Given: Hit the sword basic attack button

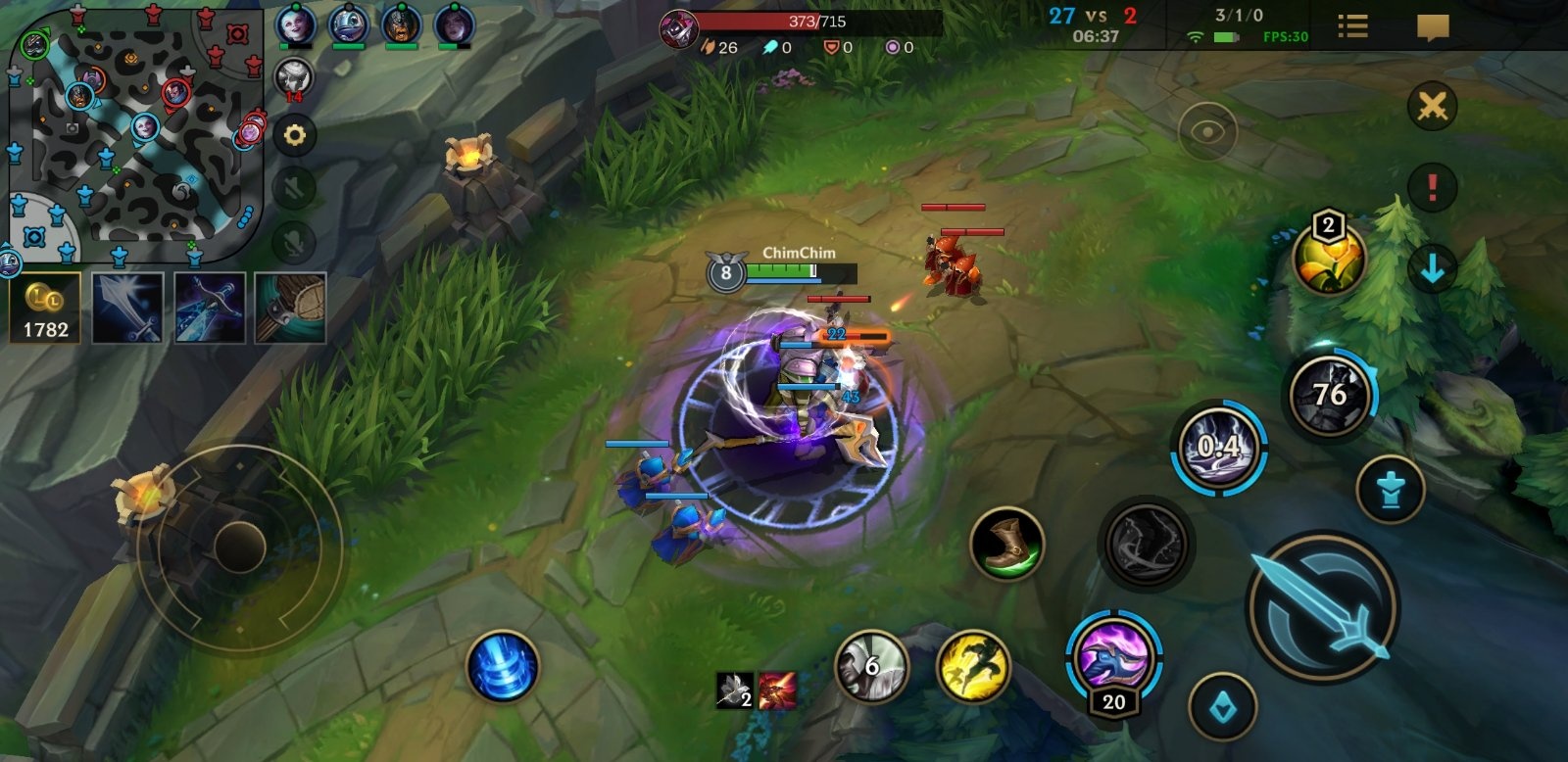Looking at the screenshot, I should coord(1323,606).
